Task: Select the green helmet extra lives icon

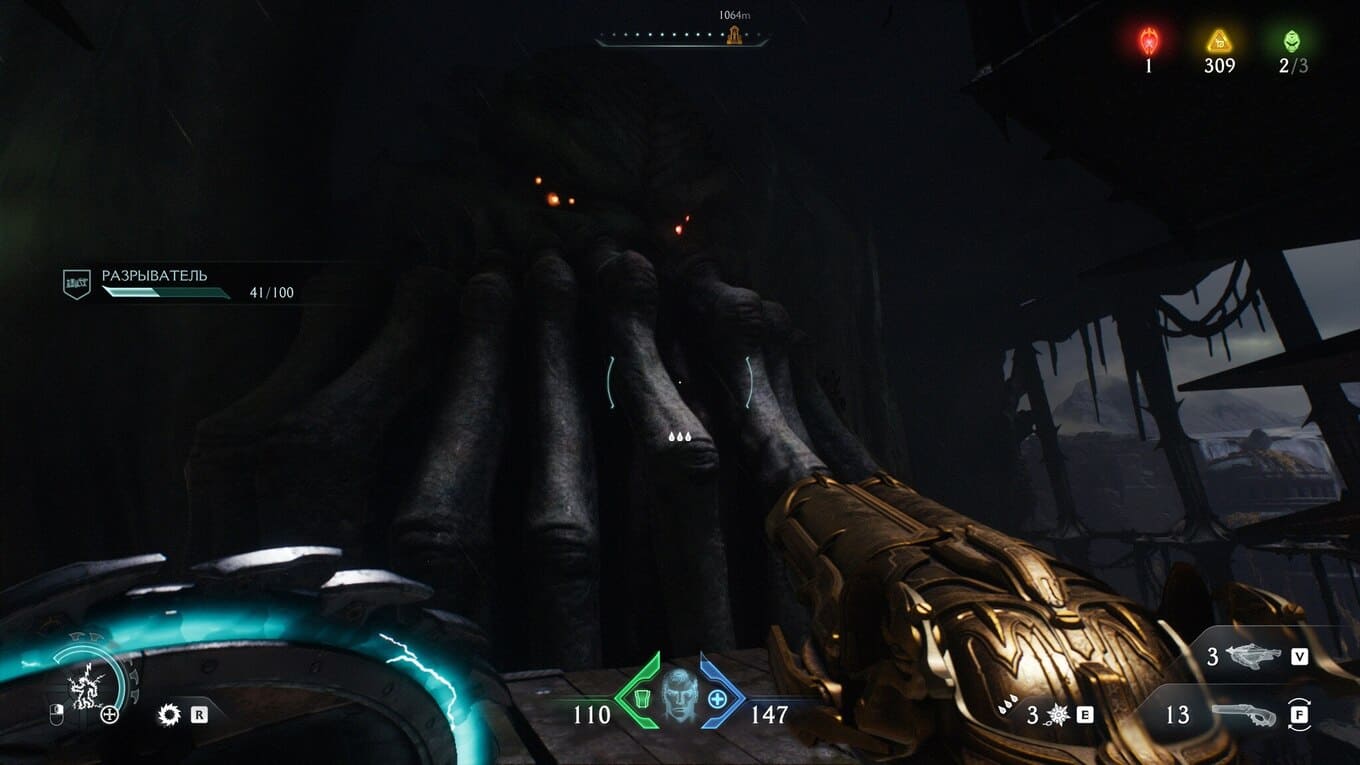Action: pos(1291,41)
